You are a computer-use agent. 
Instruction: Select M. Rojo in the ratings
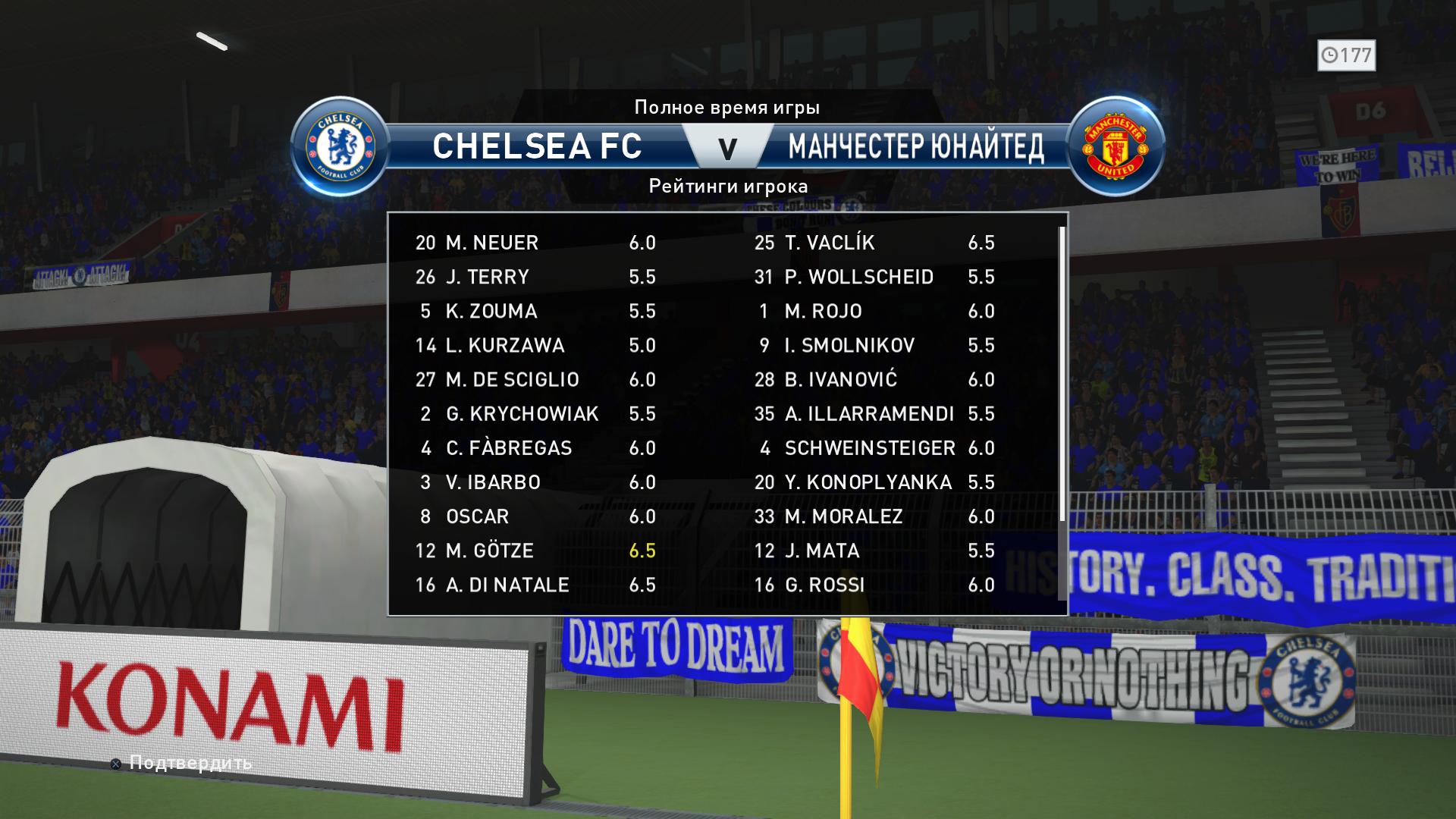click(874, 311)
